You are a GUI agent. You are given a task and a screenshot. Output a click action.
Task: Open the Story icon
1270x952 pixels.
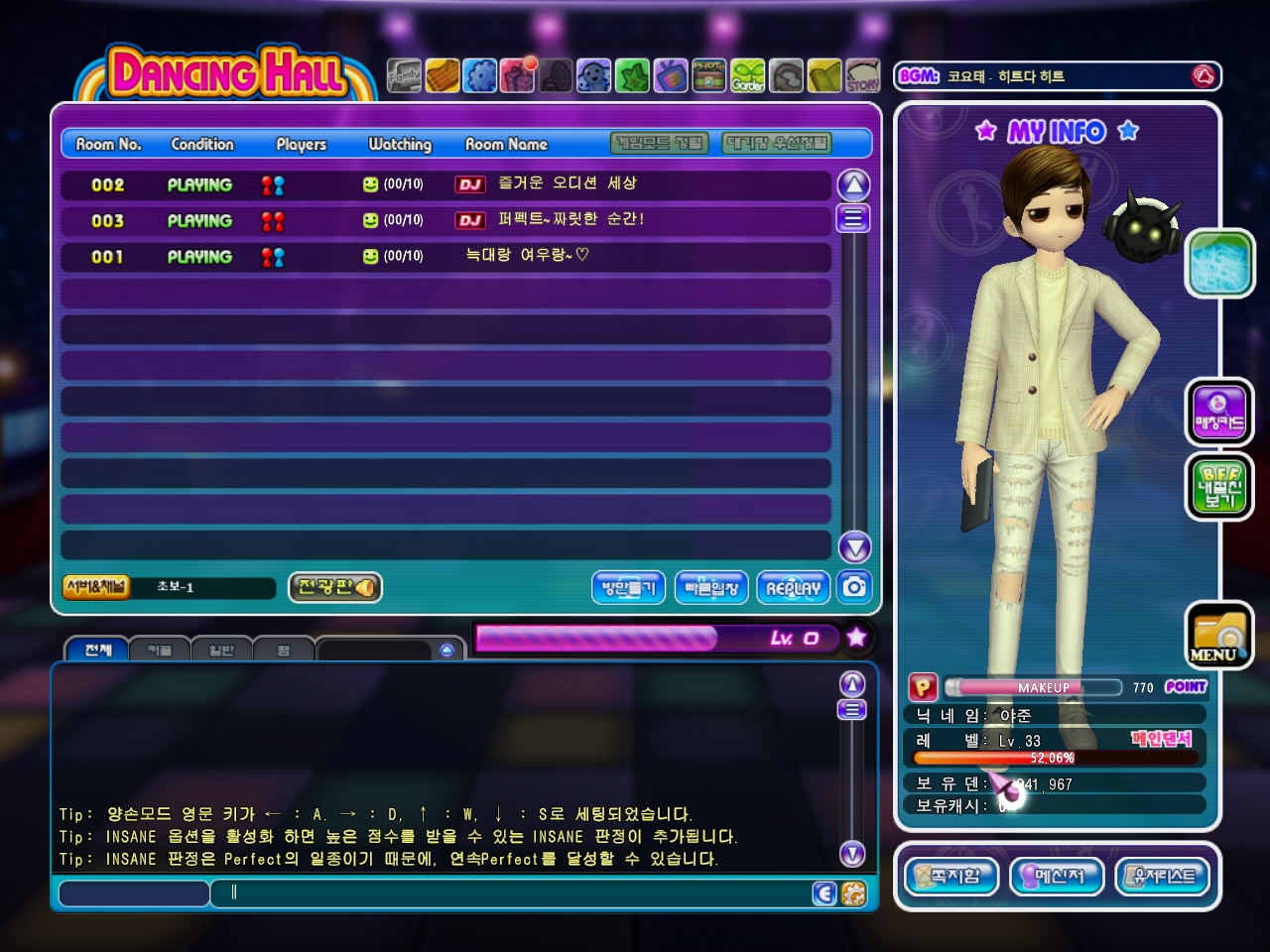(x=862, y=76)
